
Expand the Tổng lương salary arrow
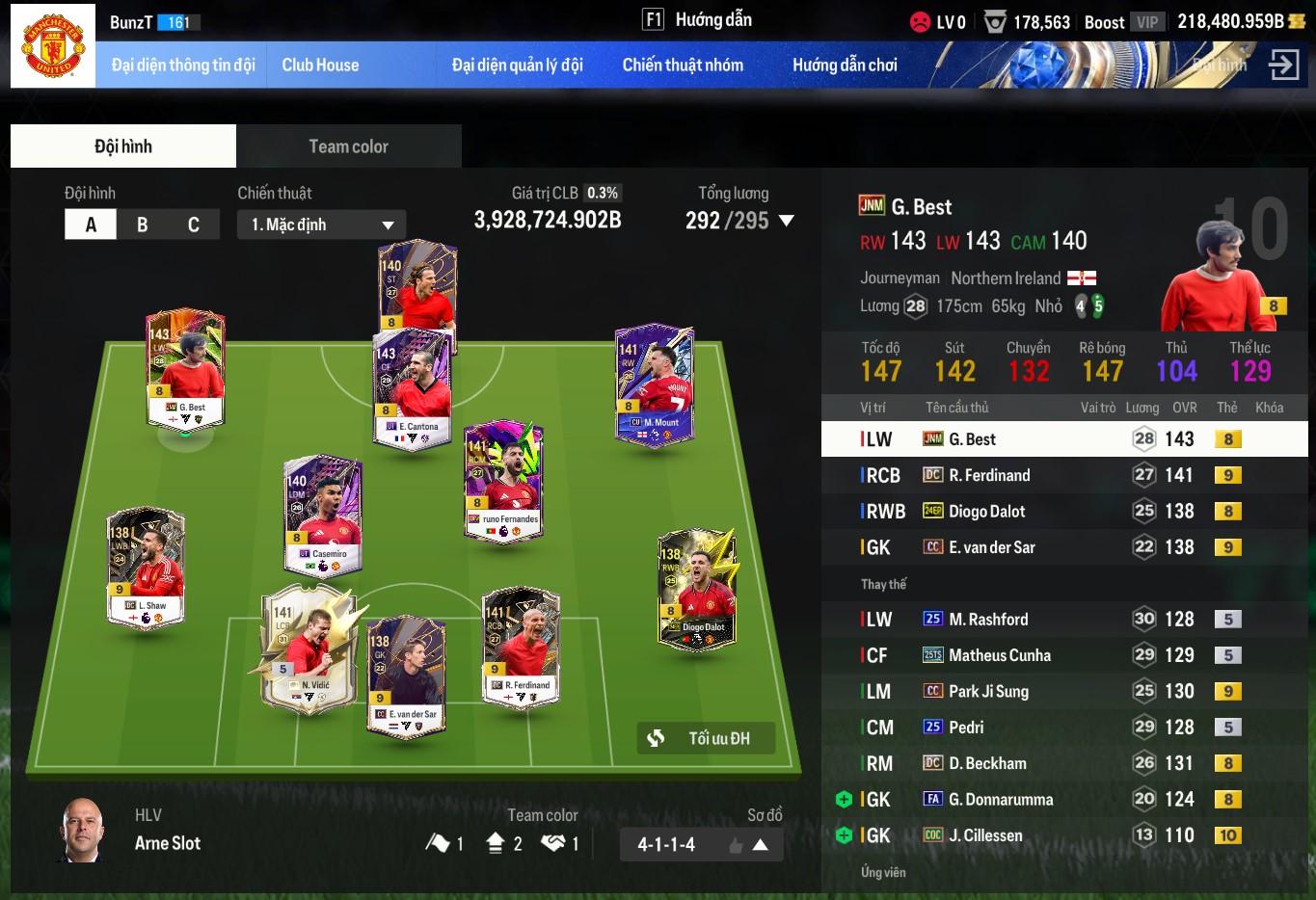tap(787, 221)
